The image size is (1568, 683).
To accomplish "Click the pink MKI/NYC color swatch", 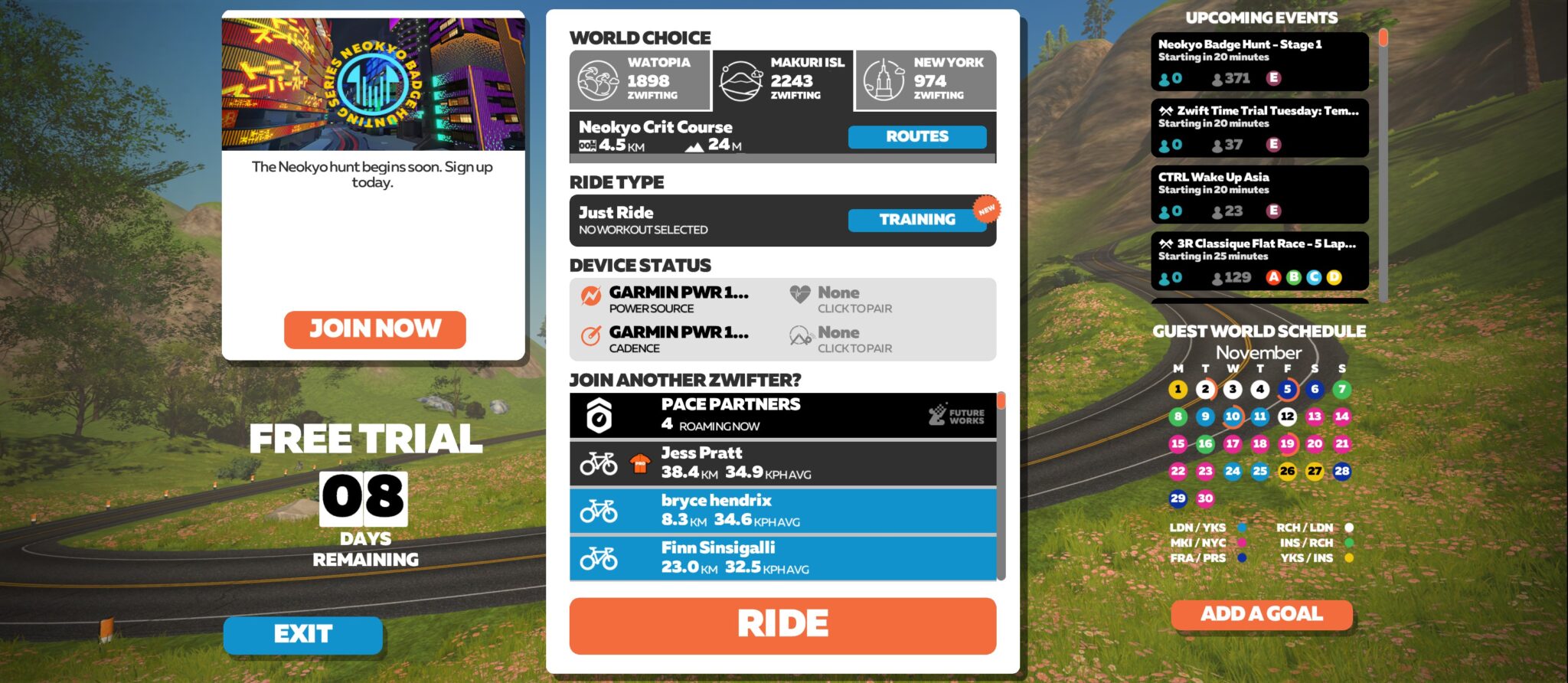I will [x=1242, y=542].
